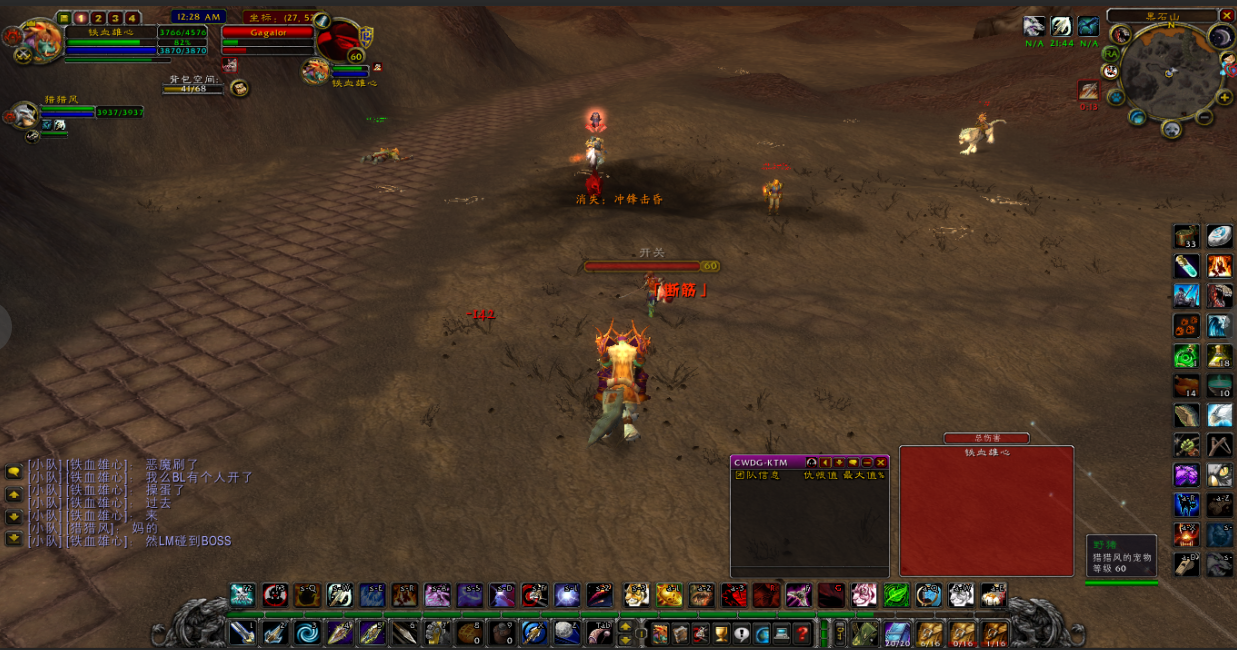The height and width of the screenshot is (650, 1237).
Task: Click the round bag icon beside the bag-space counter
Action: point(240,88)
